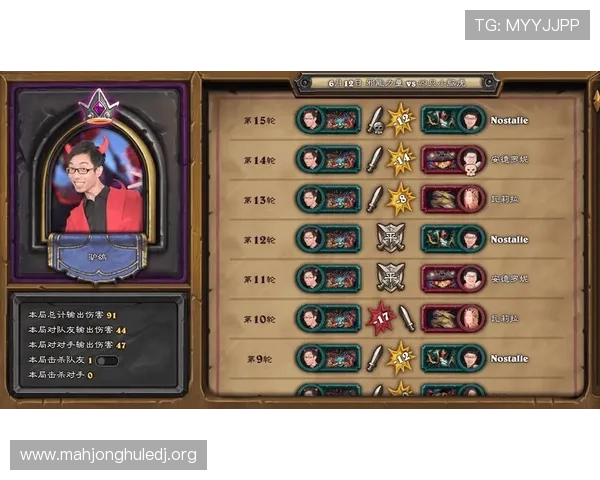Image resolution: width=600 pixels, height=480 pixels.
Task: Open the www.mahjonghuledj.org link
Action: click(108, 455)
